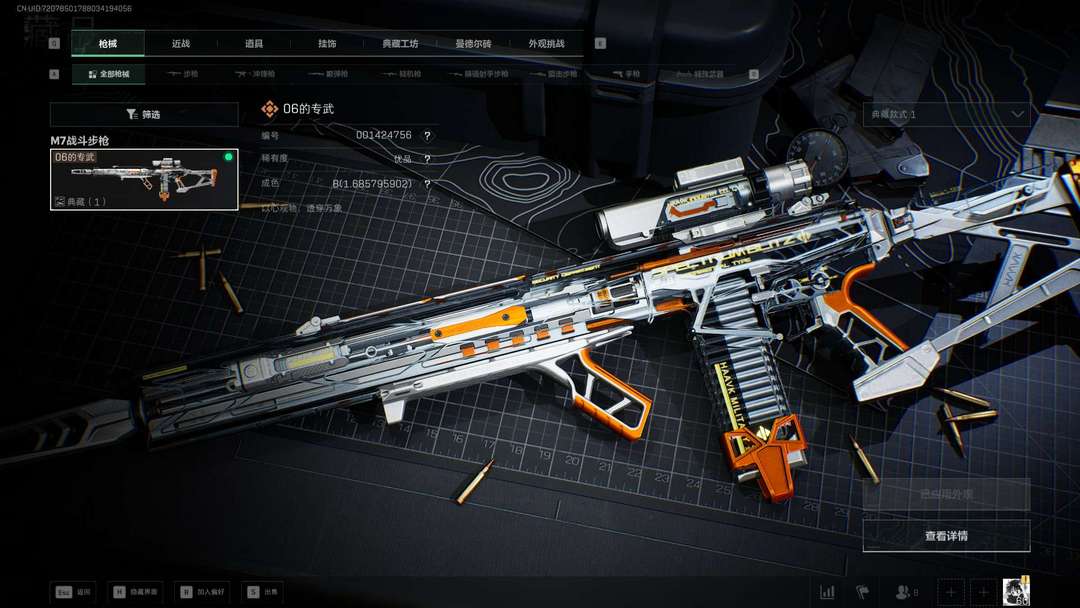The image size is (1080, 608).
Task: Click the 查看详情 view details button
Action: (946, 536)
